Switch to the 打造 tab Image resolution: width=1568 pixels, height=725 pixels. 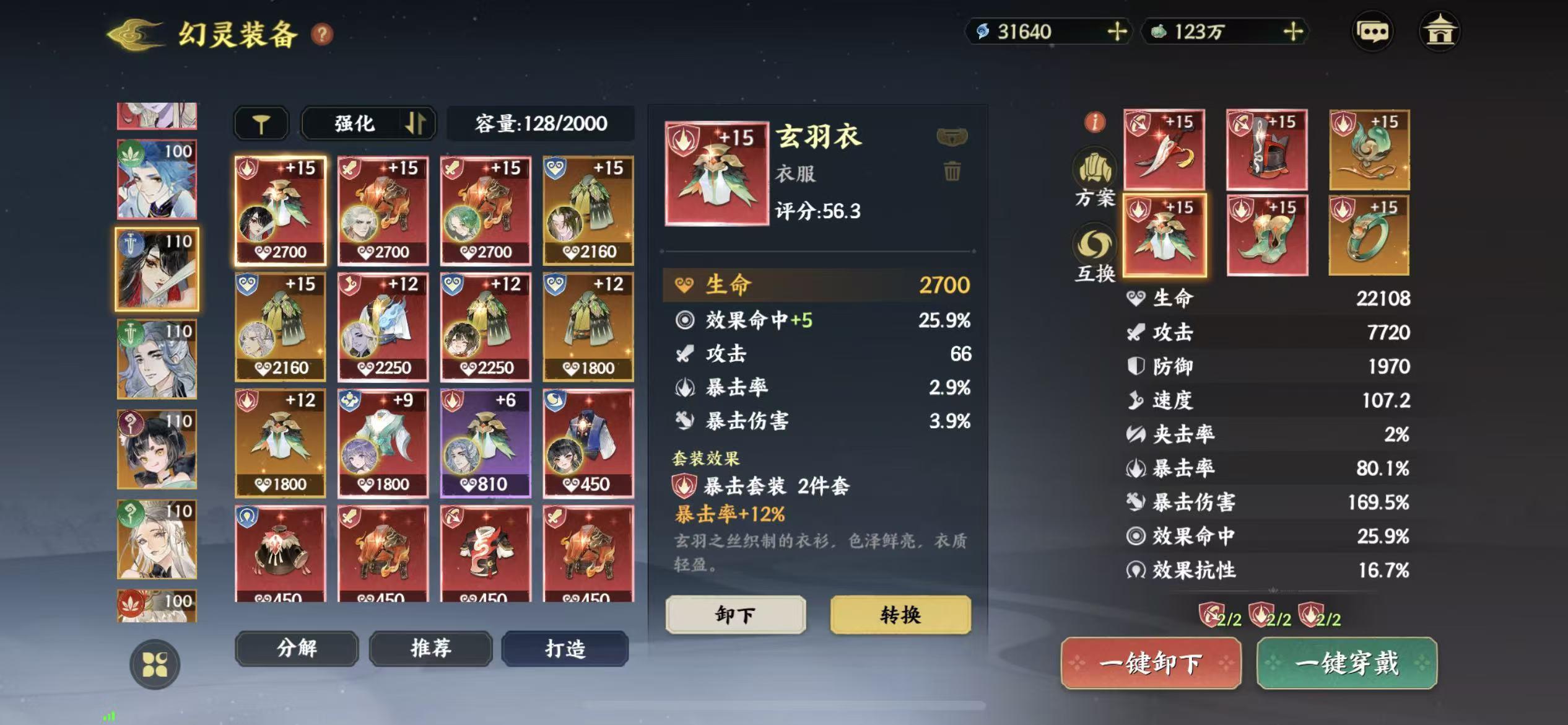coord(564,649)
